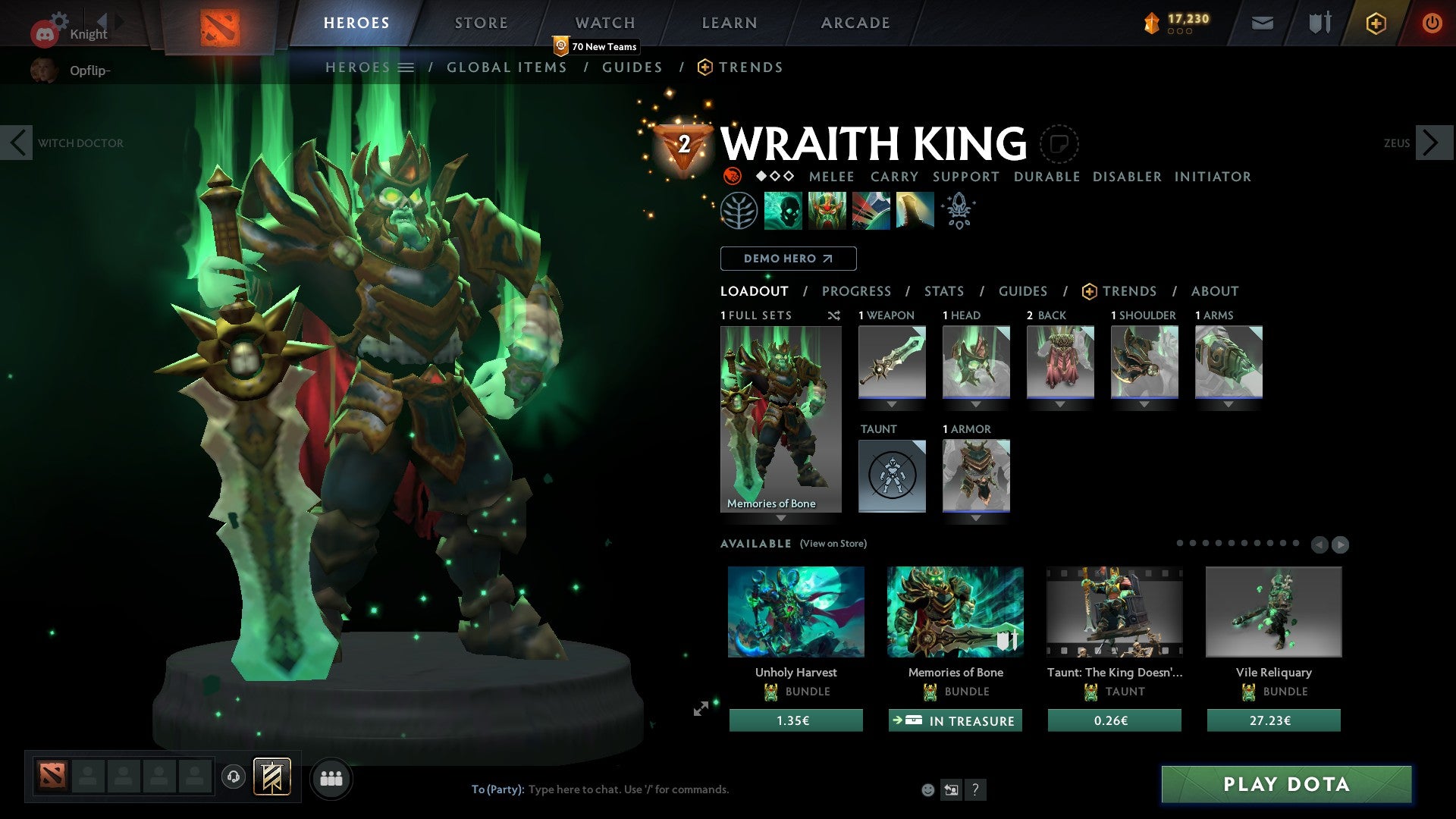Screen dimensions: 1456x819
Task: Select the Dota Plus gold icon
Action: pyautogui.click(x=1376, y=23)
